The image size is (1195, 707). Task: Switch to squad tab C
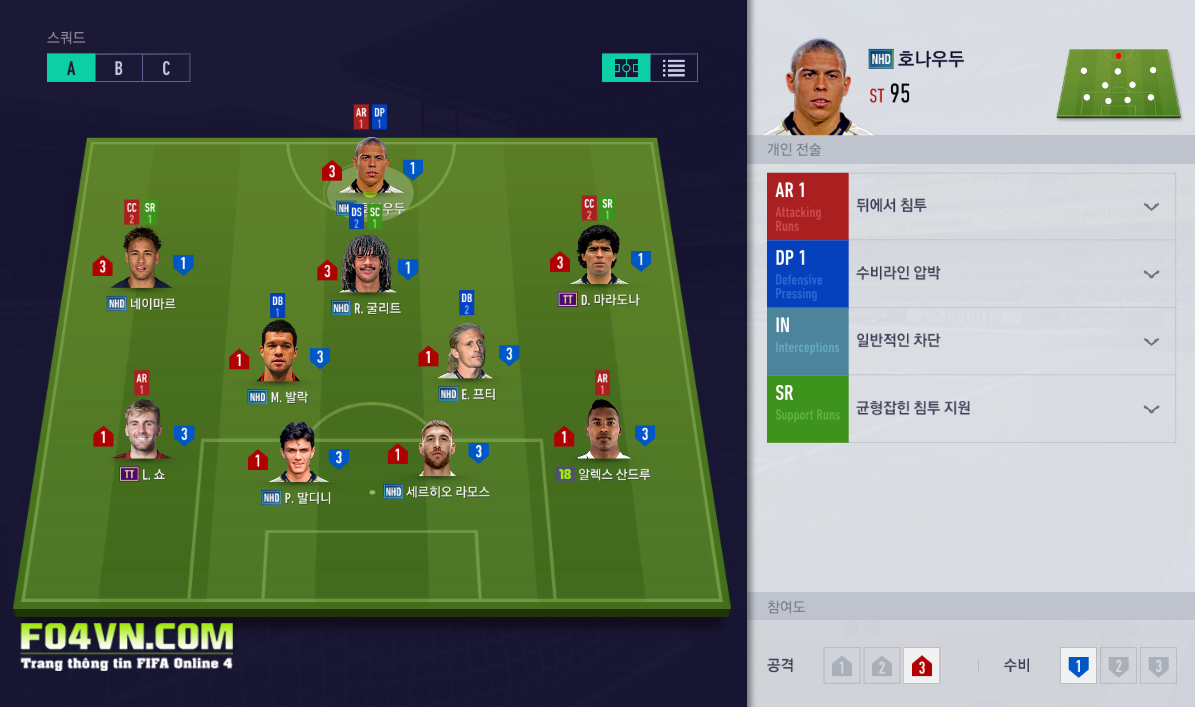click(x=166, y=68)
